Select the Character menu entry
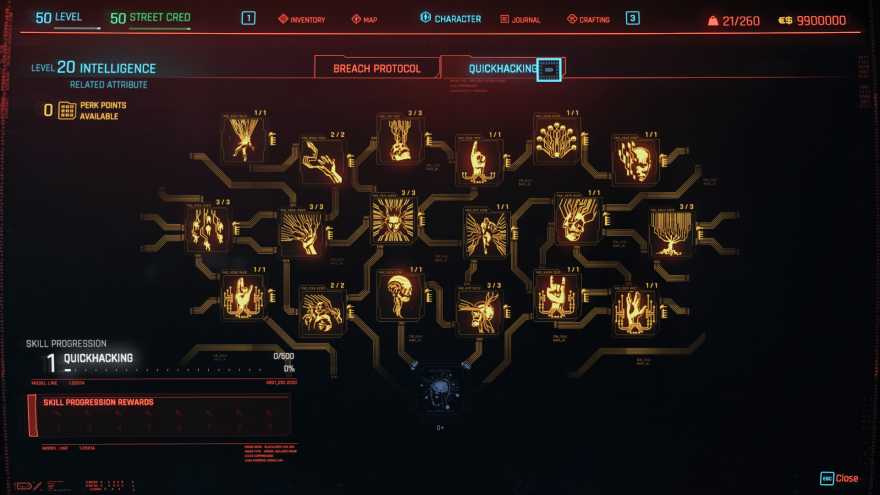 450,19
